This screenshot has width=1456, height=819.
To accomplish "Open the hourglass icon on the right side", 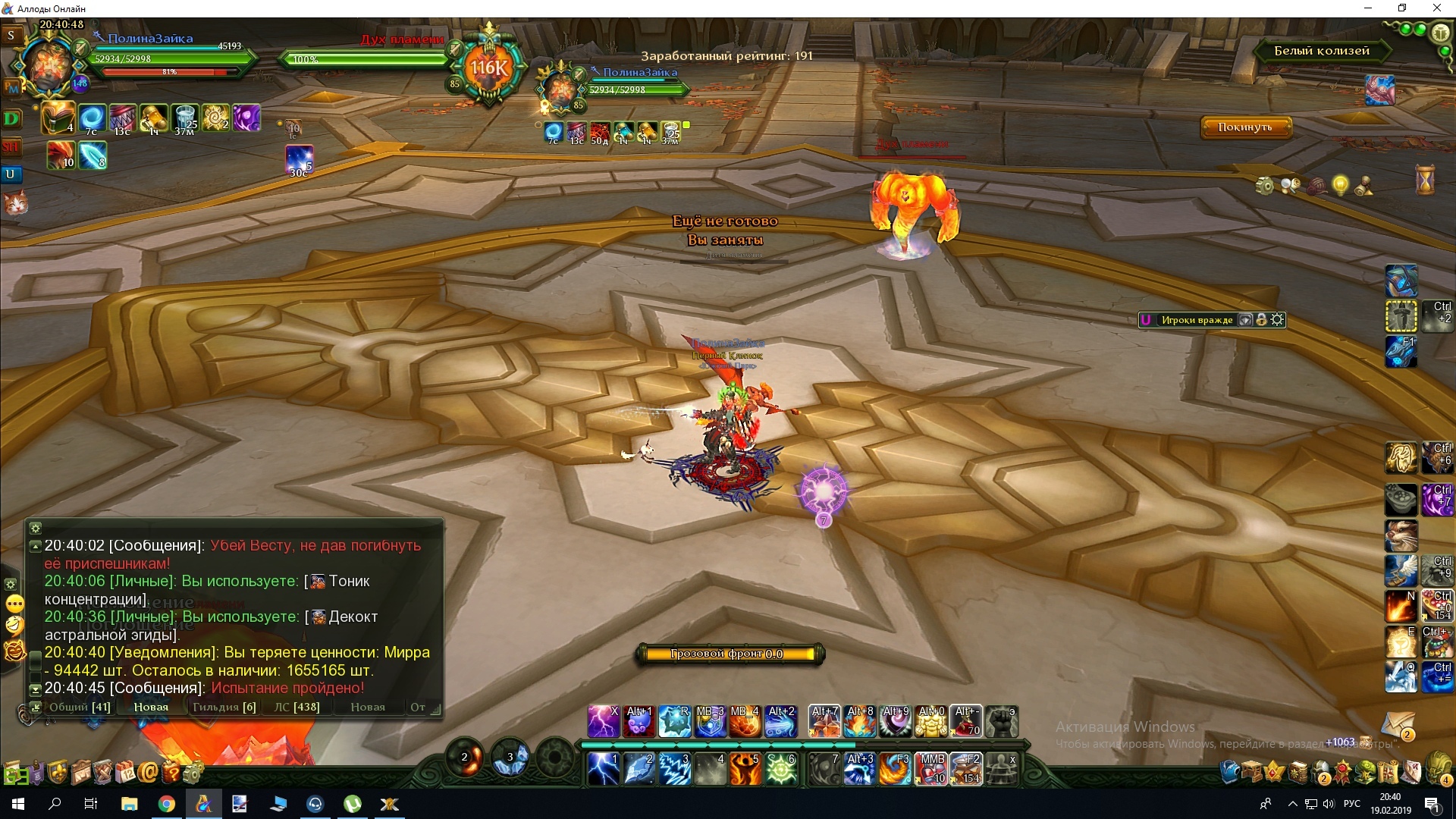I will pos(1425,180).
